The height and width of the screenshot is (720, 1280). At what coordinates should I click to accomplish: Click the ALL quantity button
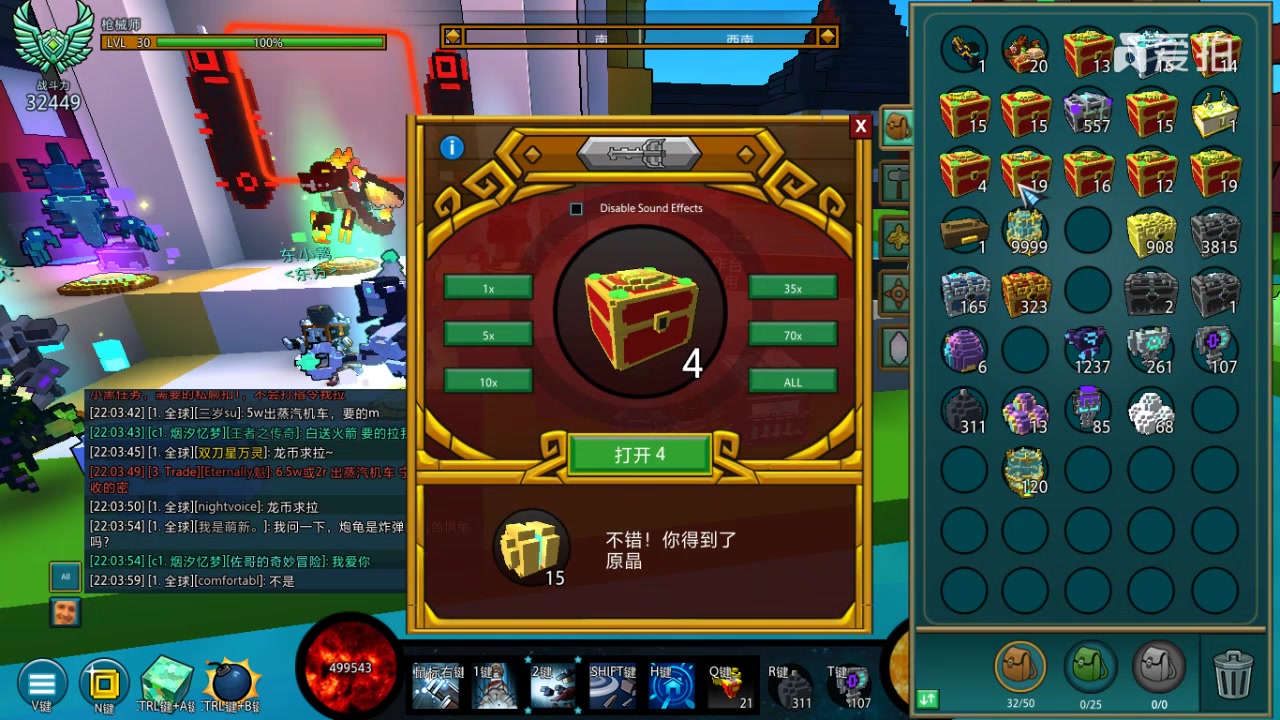[792, 381]
